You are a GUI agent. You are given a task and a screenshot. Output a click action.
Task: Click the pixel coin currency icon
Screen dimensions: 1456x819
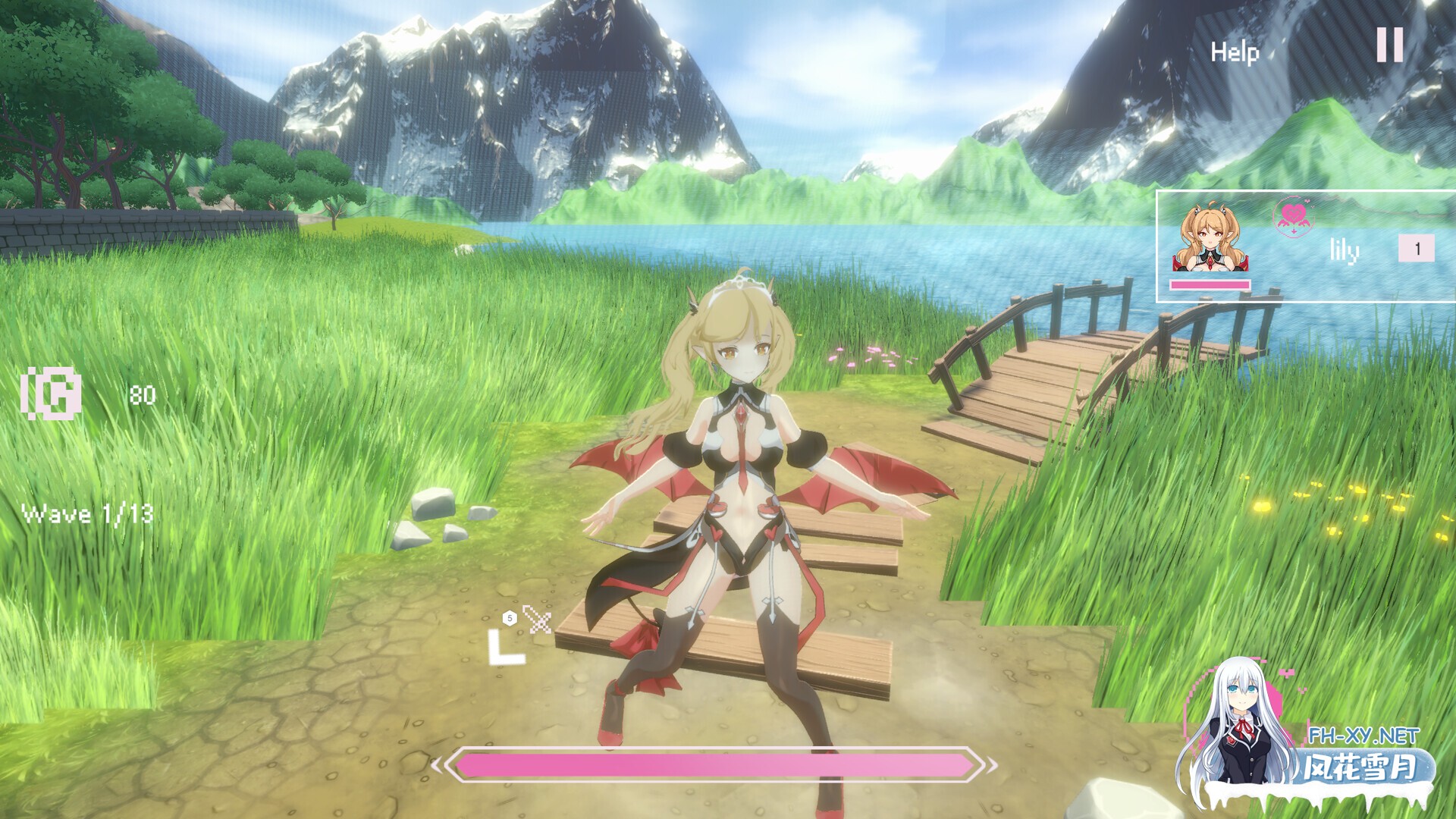coord(52,393)
